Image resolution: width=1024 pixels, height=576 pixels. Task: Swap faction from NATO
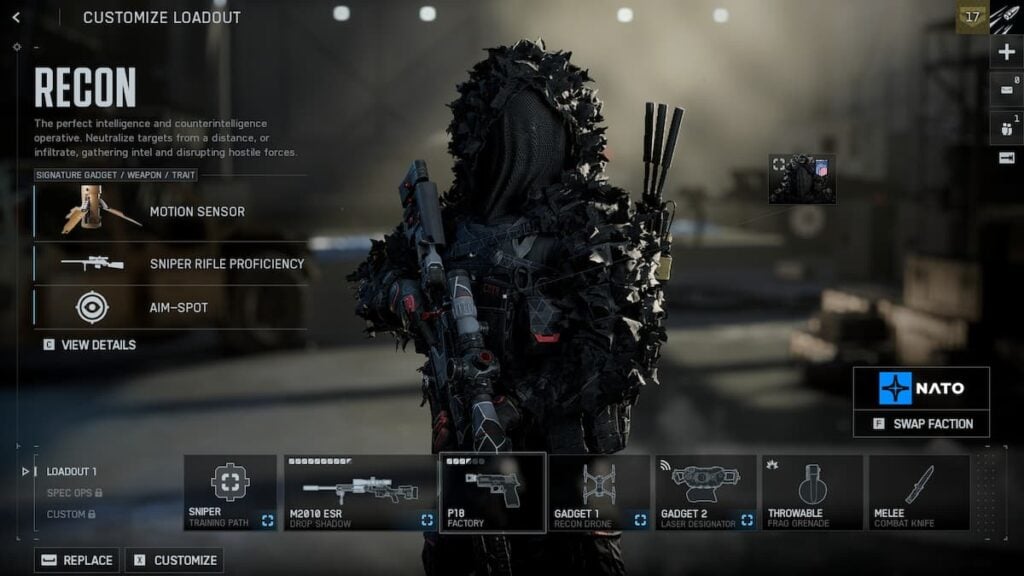[921, 424]
